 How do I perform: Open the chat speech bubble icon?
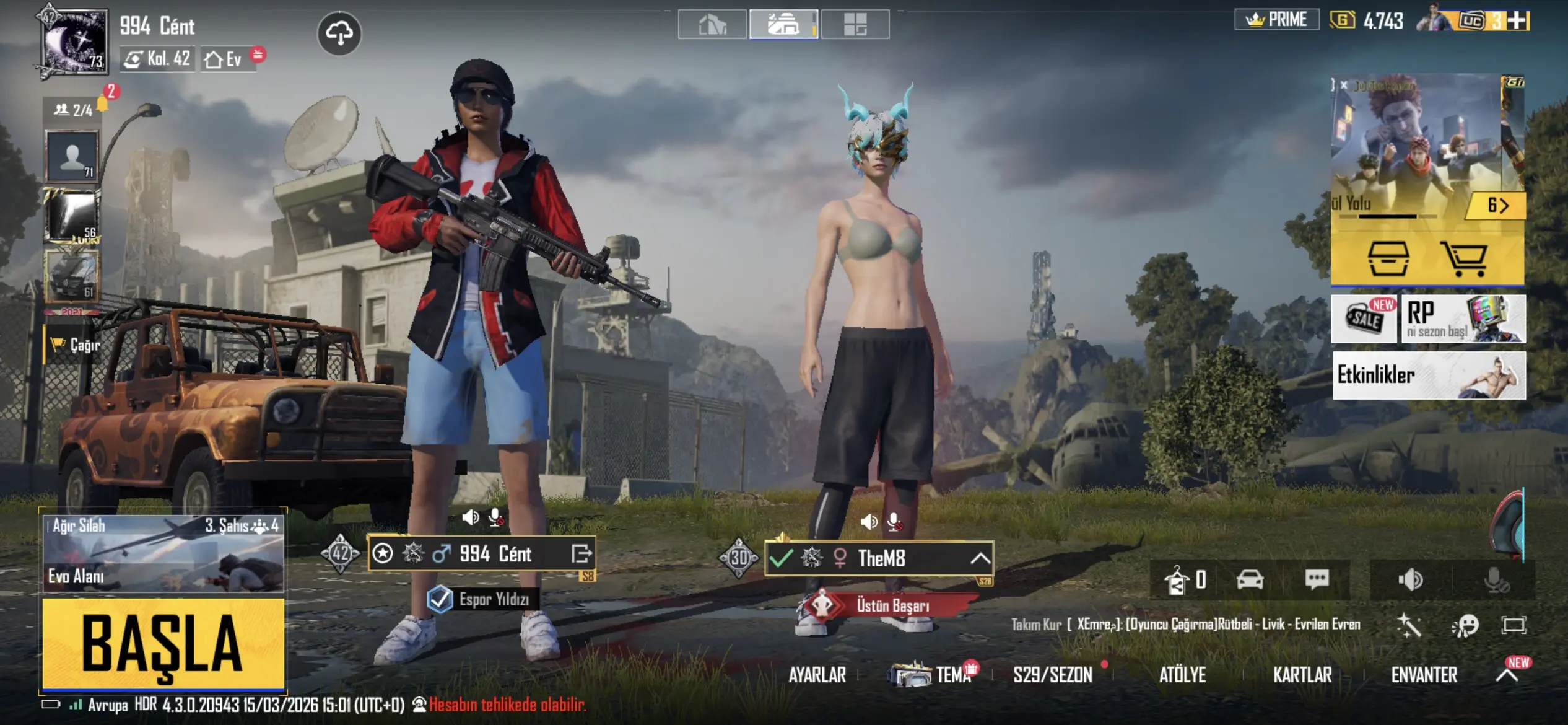tap(1317, 579)
